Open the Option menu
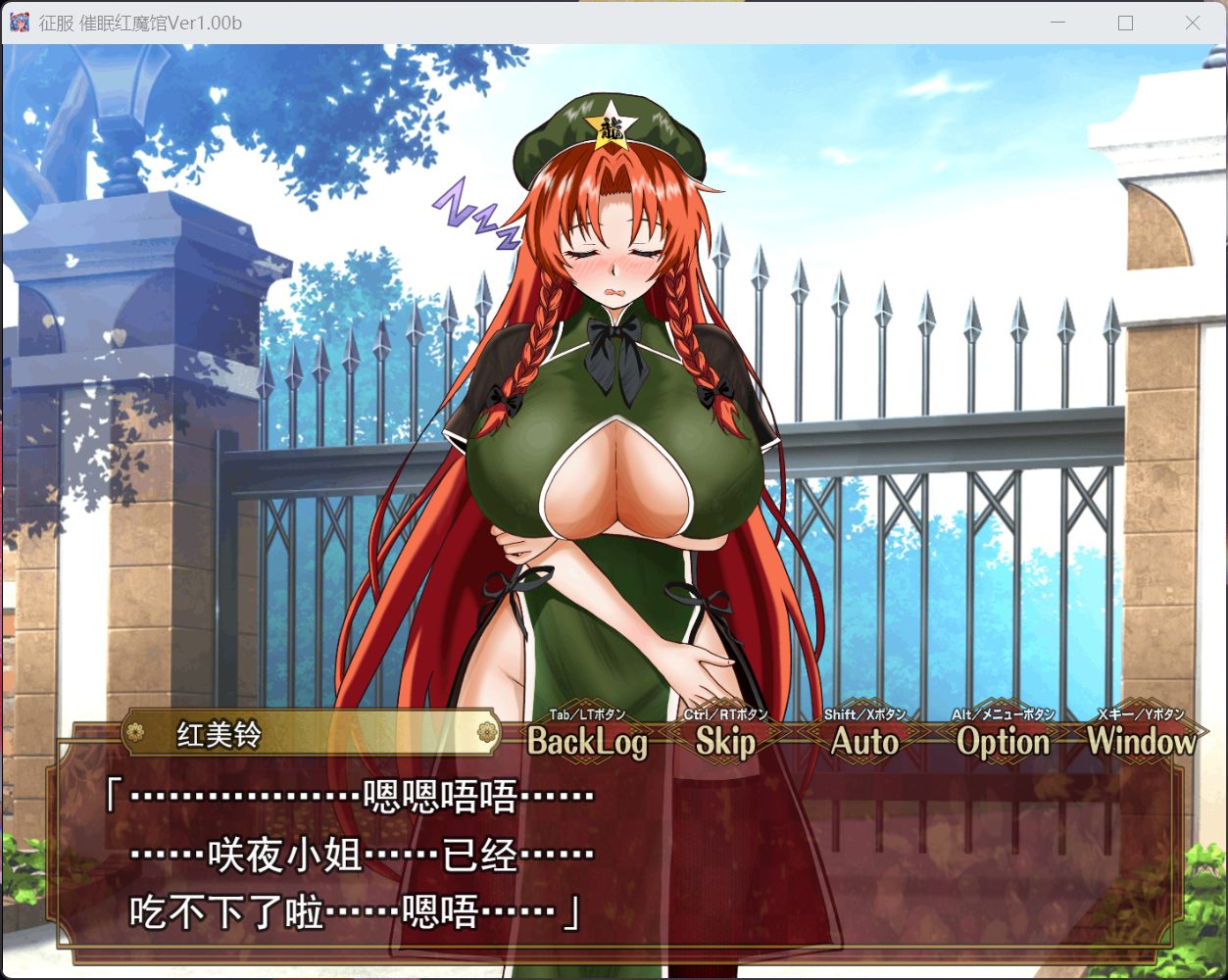 click(1003, 742)
